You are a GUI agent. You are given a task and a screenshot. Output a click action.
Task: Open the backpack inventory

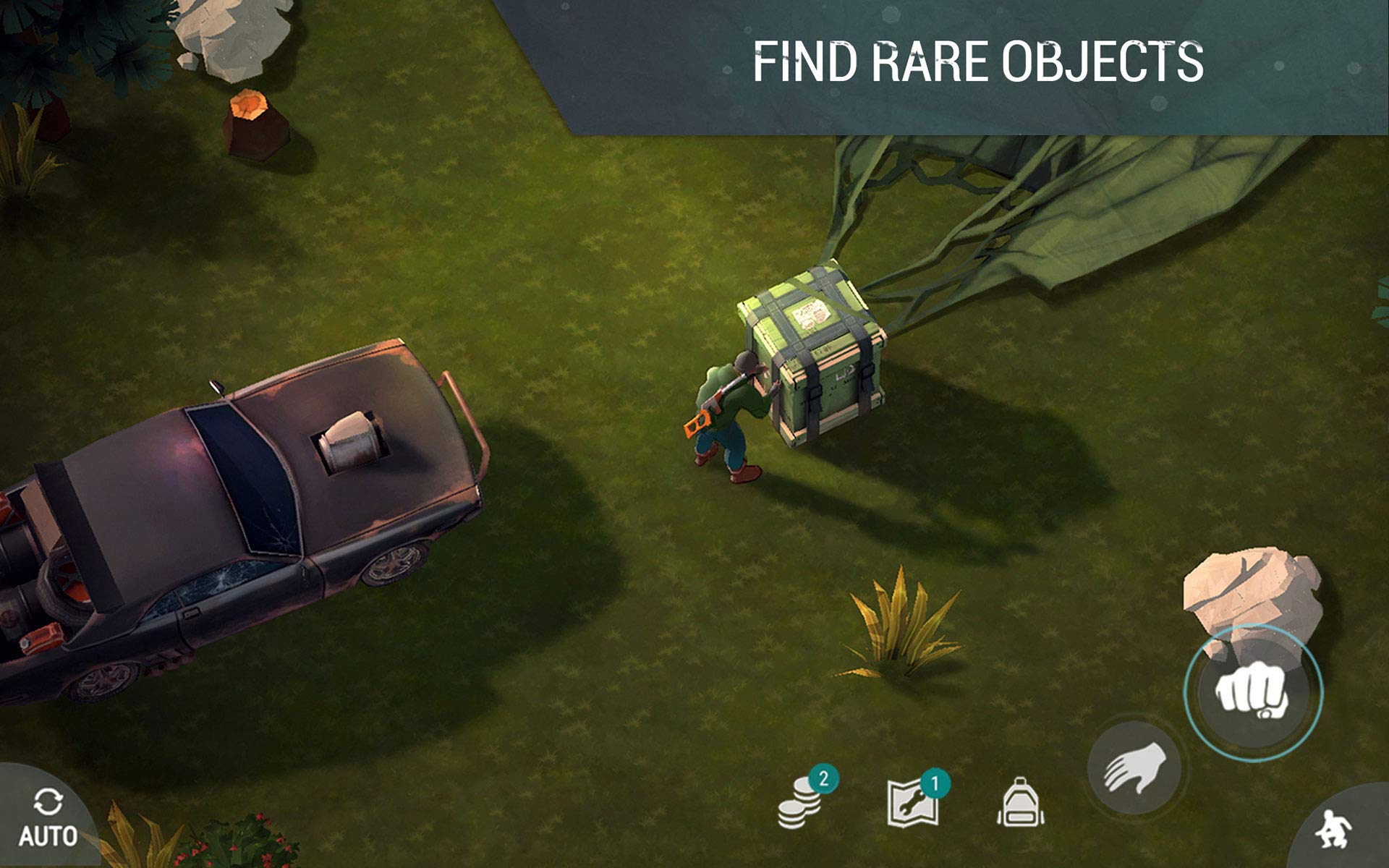pyautogui.click(x=1020, y=802)
